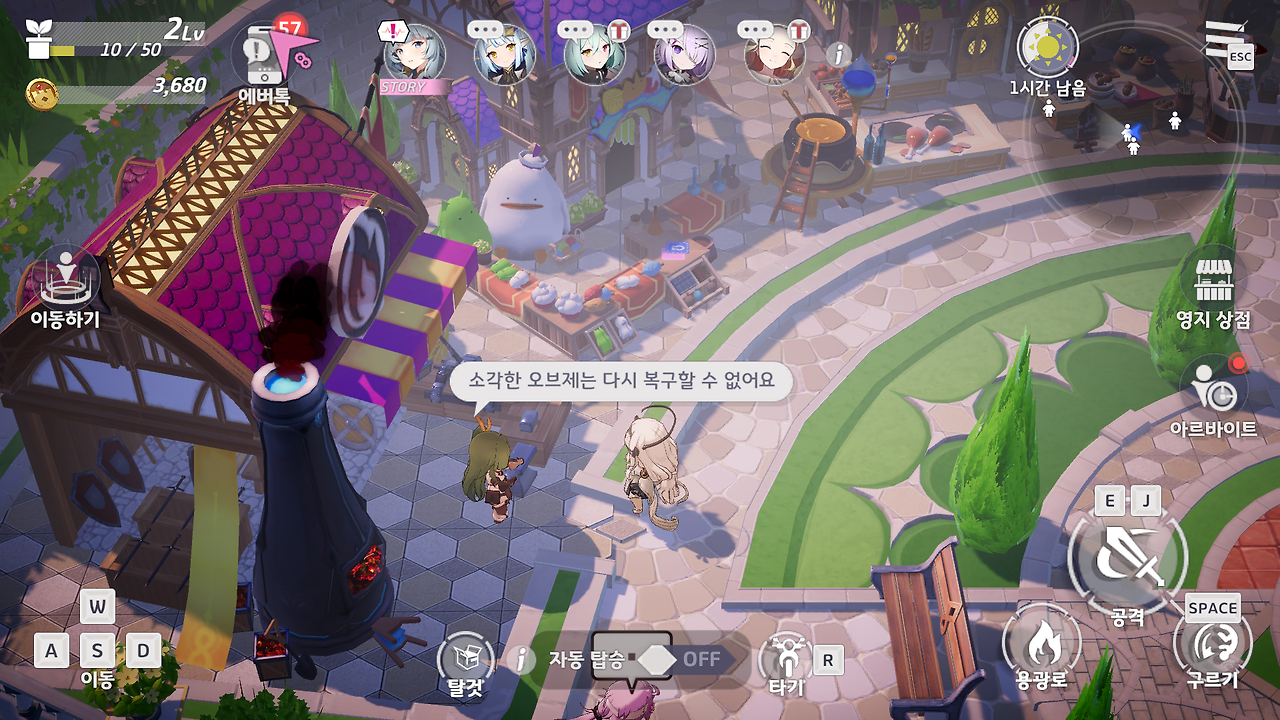1280x720 pixels.
Task: Open the 탈것 mount menu
Action: [x=466, y=658]
